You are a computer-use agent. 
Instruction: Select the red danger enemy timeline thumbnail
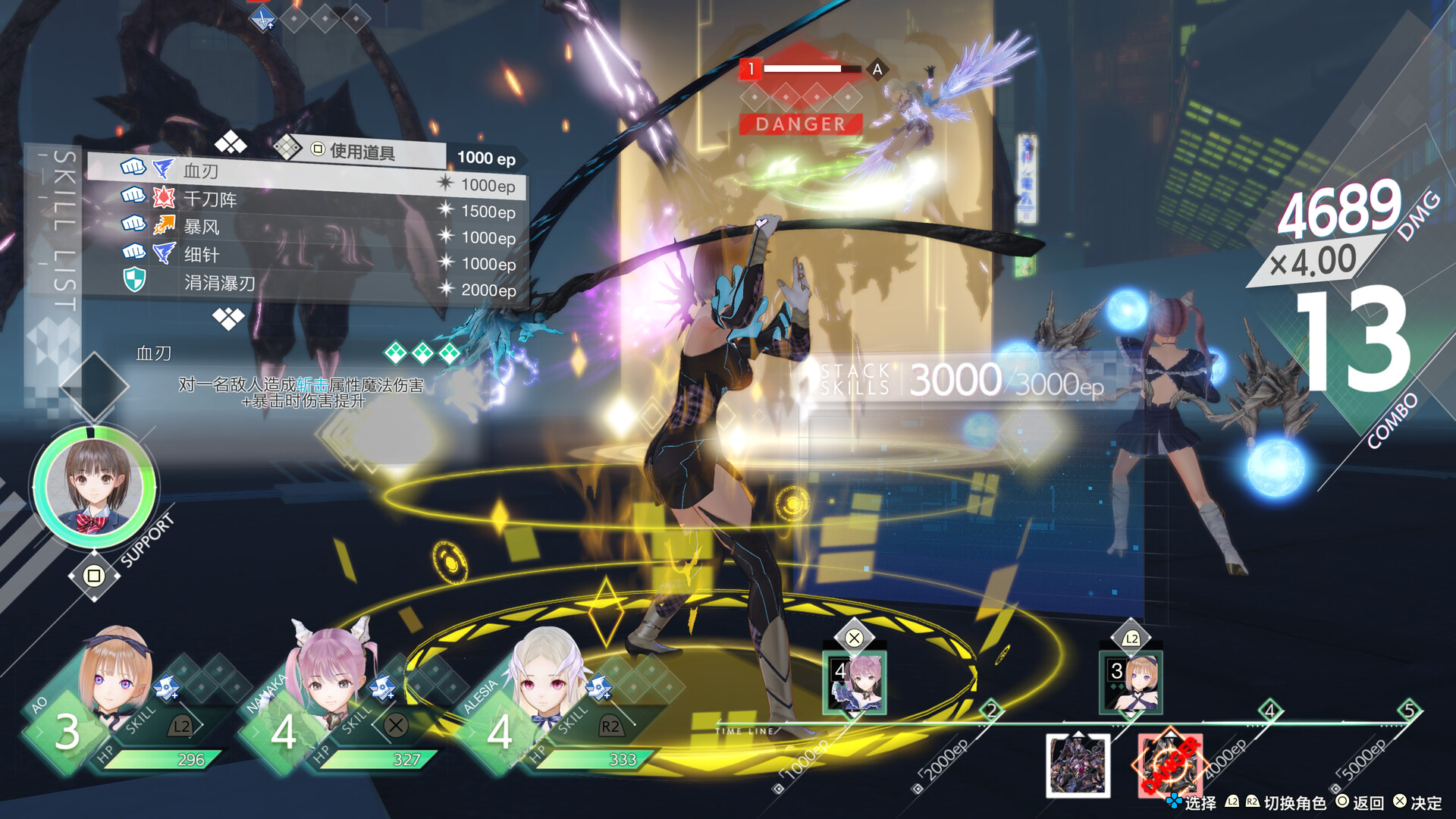1169,765
